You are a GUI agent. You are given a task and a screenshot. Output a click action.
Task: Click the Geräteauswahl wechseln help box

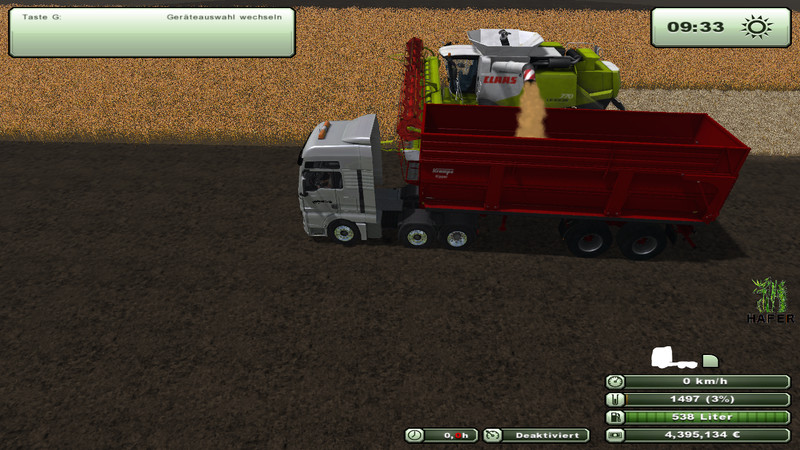tap(151, 32)
